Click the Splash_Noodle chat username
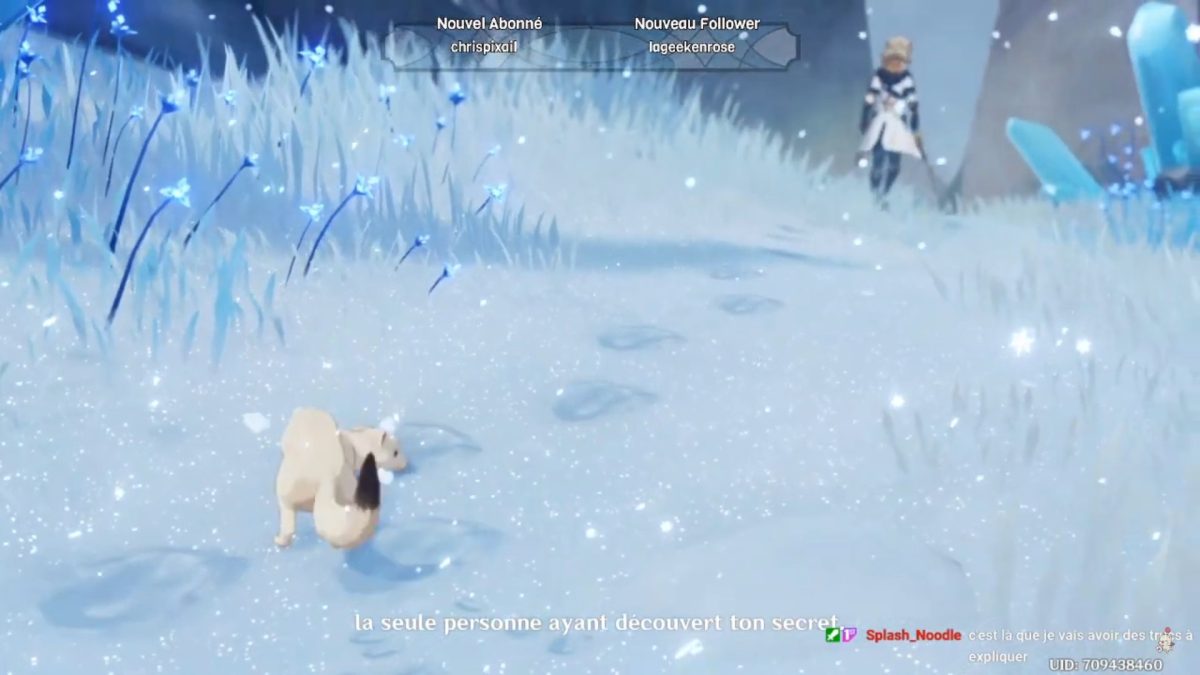The width and height of the screenshot is (1200, 675). pyautogui.click(x=913, y=635)
